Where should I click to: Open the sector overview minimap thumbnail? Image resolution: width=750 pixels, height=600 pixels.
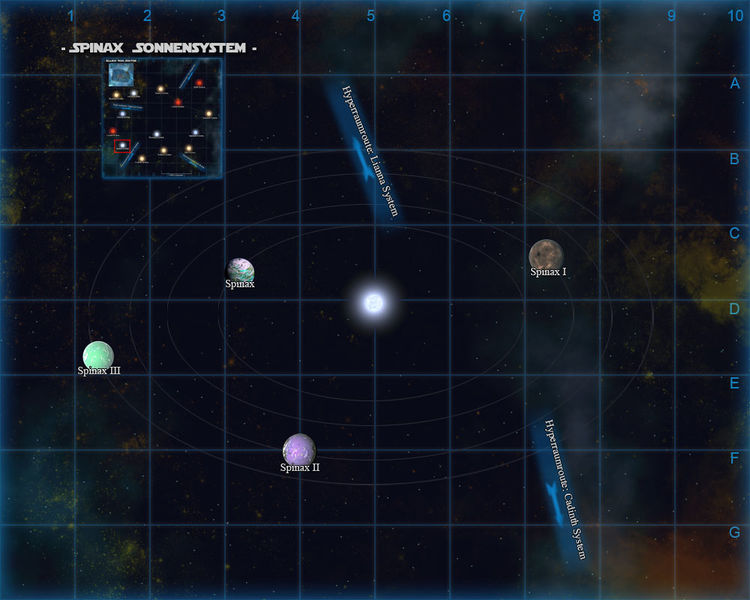[162, 118]
